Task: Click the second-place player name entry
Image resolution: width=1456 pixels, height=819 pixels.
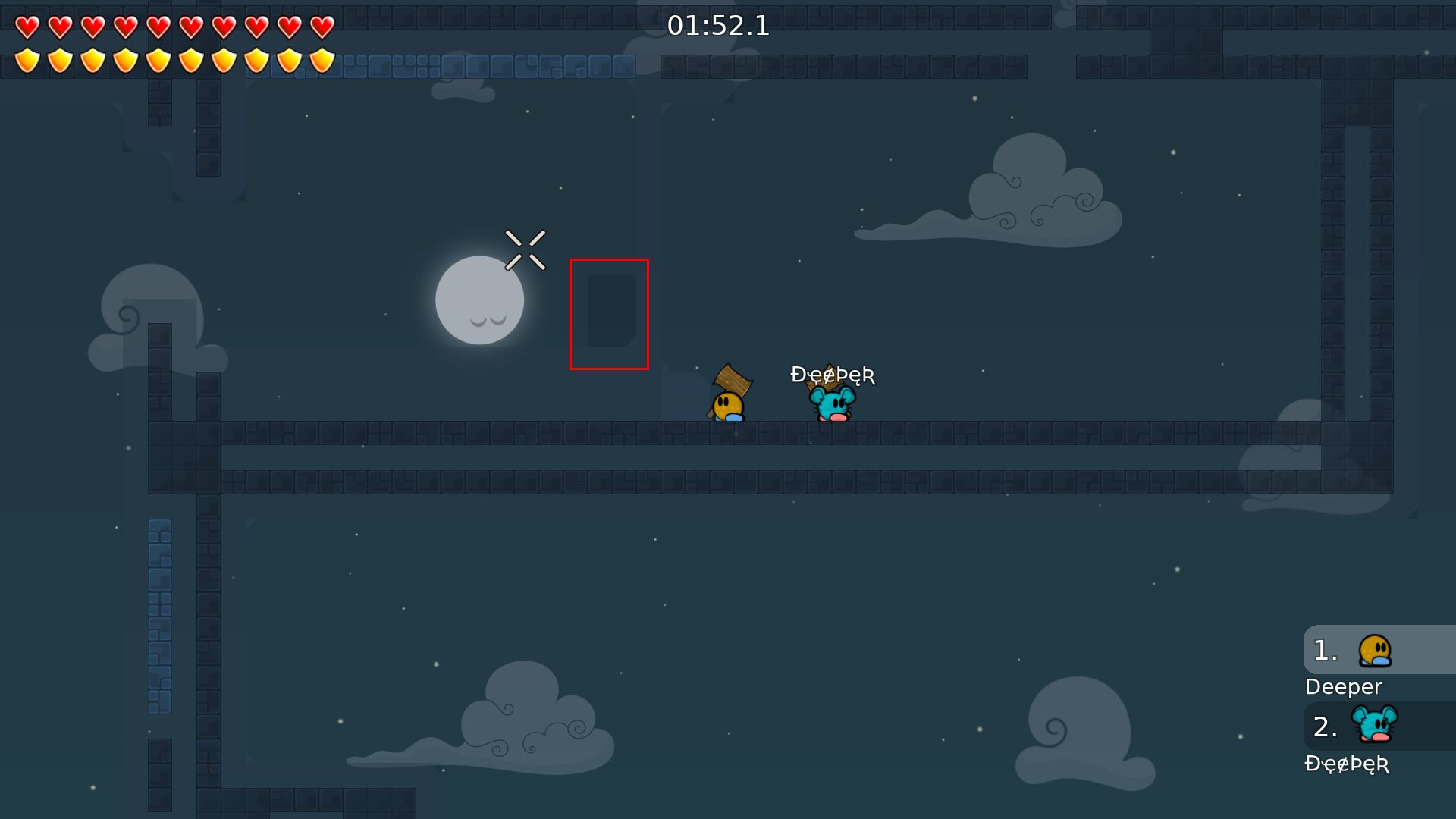Action: (x=1348, y=765)
